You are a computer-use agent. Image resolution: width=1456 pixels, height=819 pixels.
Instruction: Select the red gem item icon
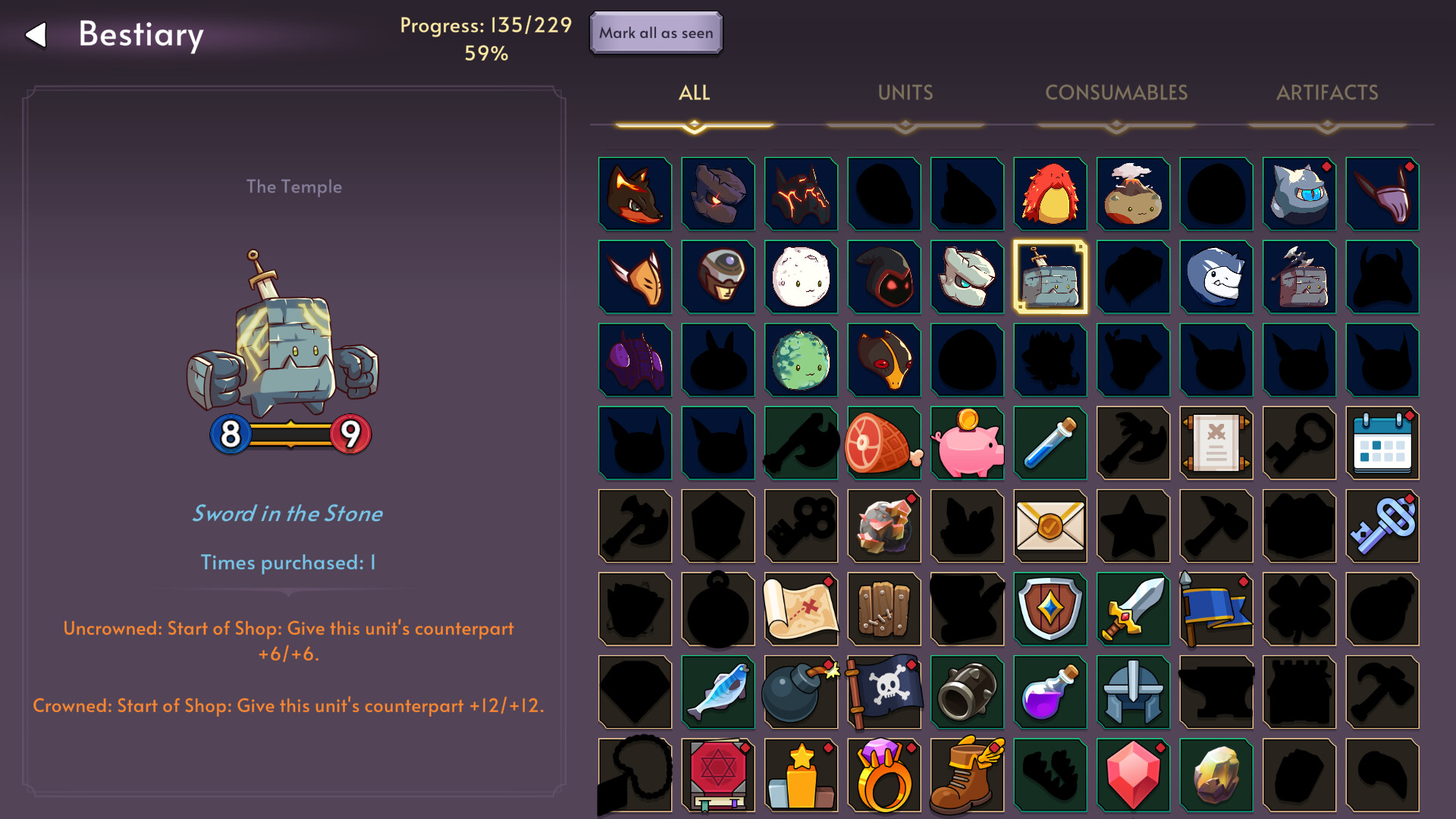coord(1133,775)
